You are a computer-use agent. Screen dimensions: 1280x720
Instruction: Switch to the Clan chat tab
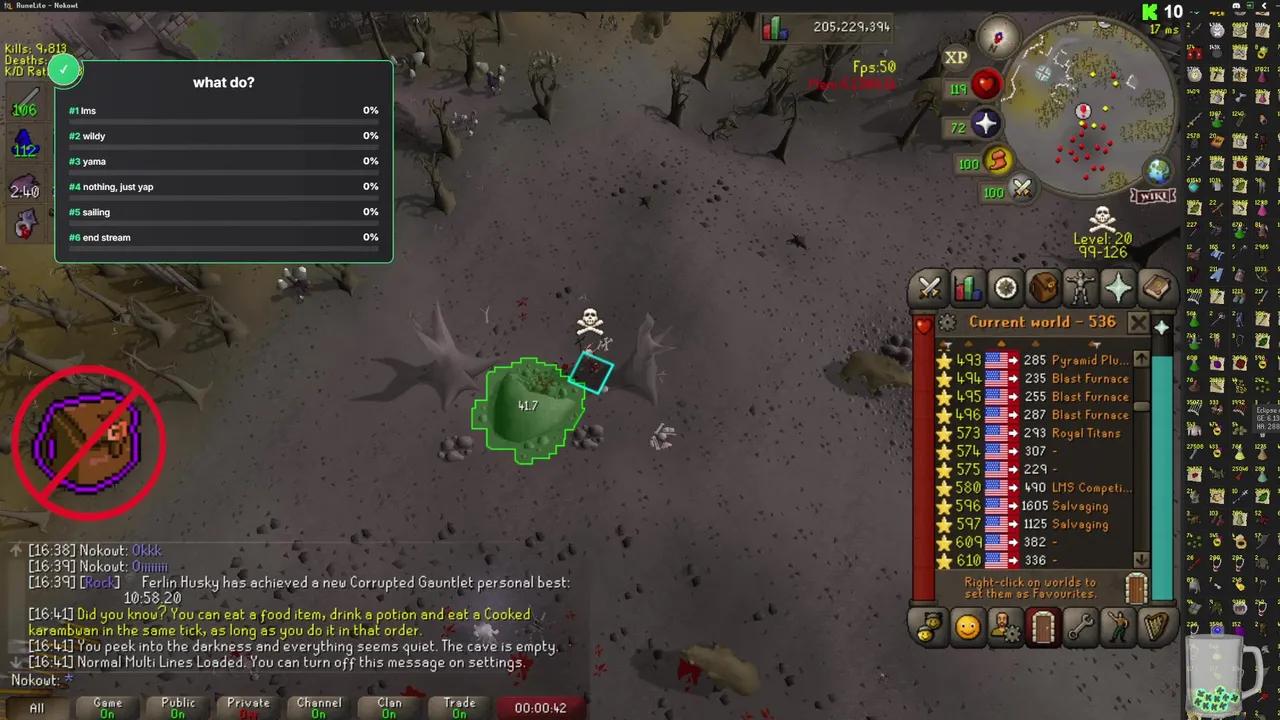[389, 707]
